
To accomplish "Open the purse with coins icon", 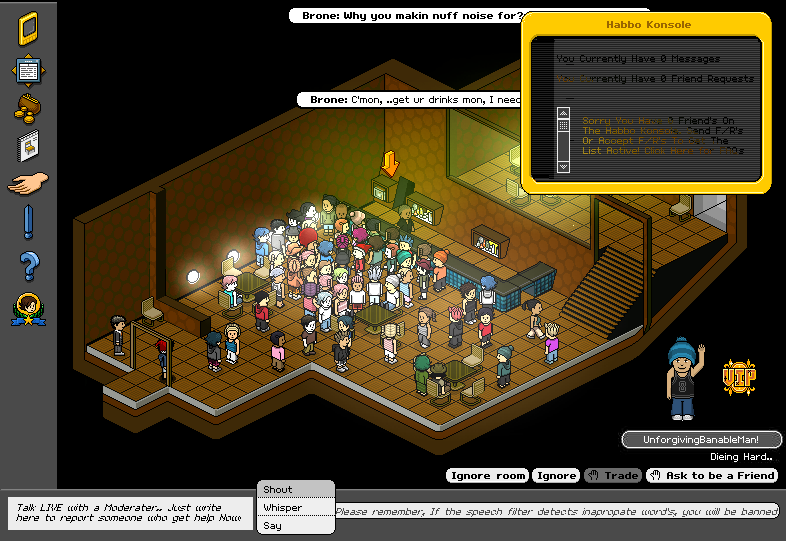I will [x=27, y=108].
